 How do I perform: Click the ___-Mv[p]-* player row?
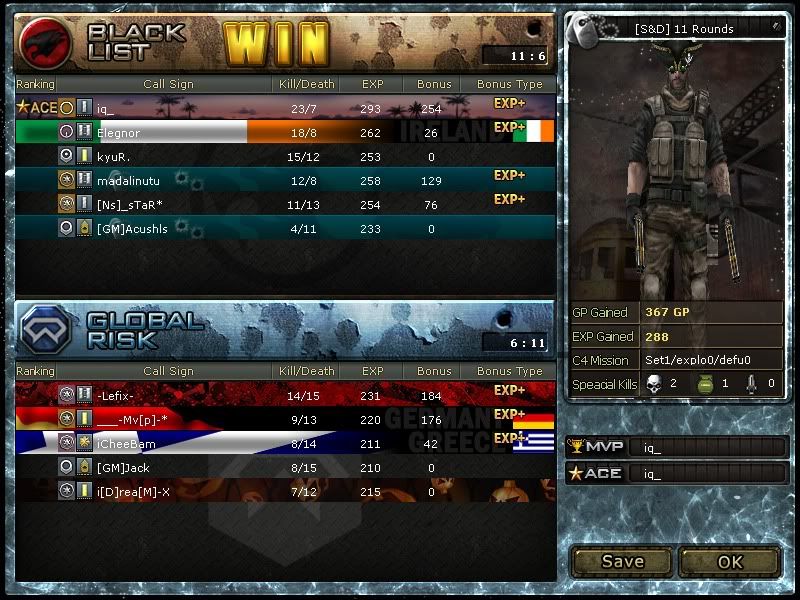(x=285, y=419)
